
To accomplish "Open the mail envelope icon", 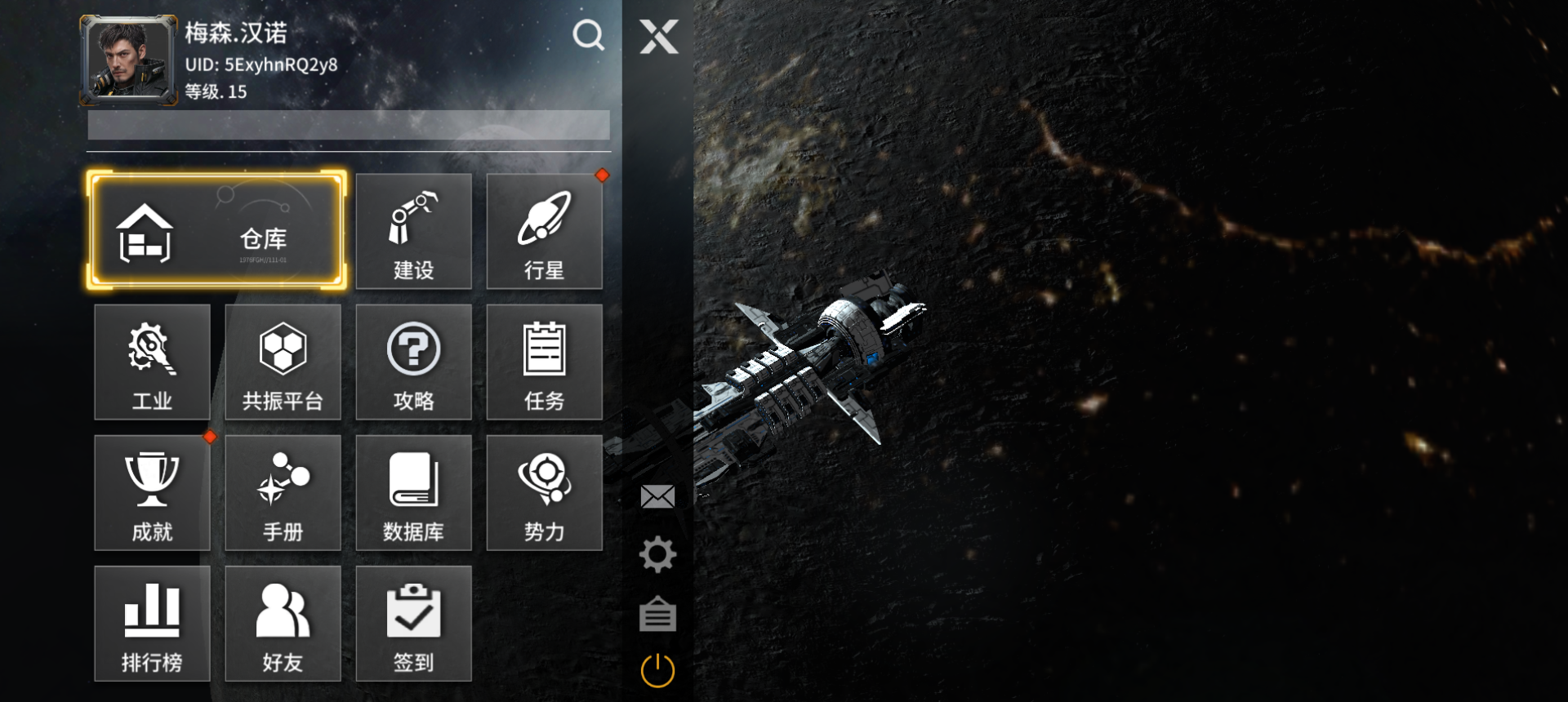I will (x=657, y=496).
